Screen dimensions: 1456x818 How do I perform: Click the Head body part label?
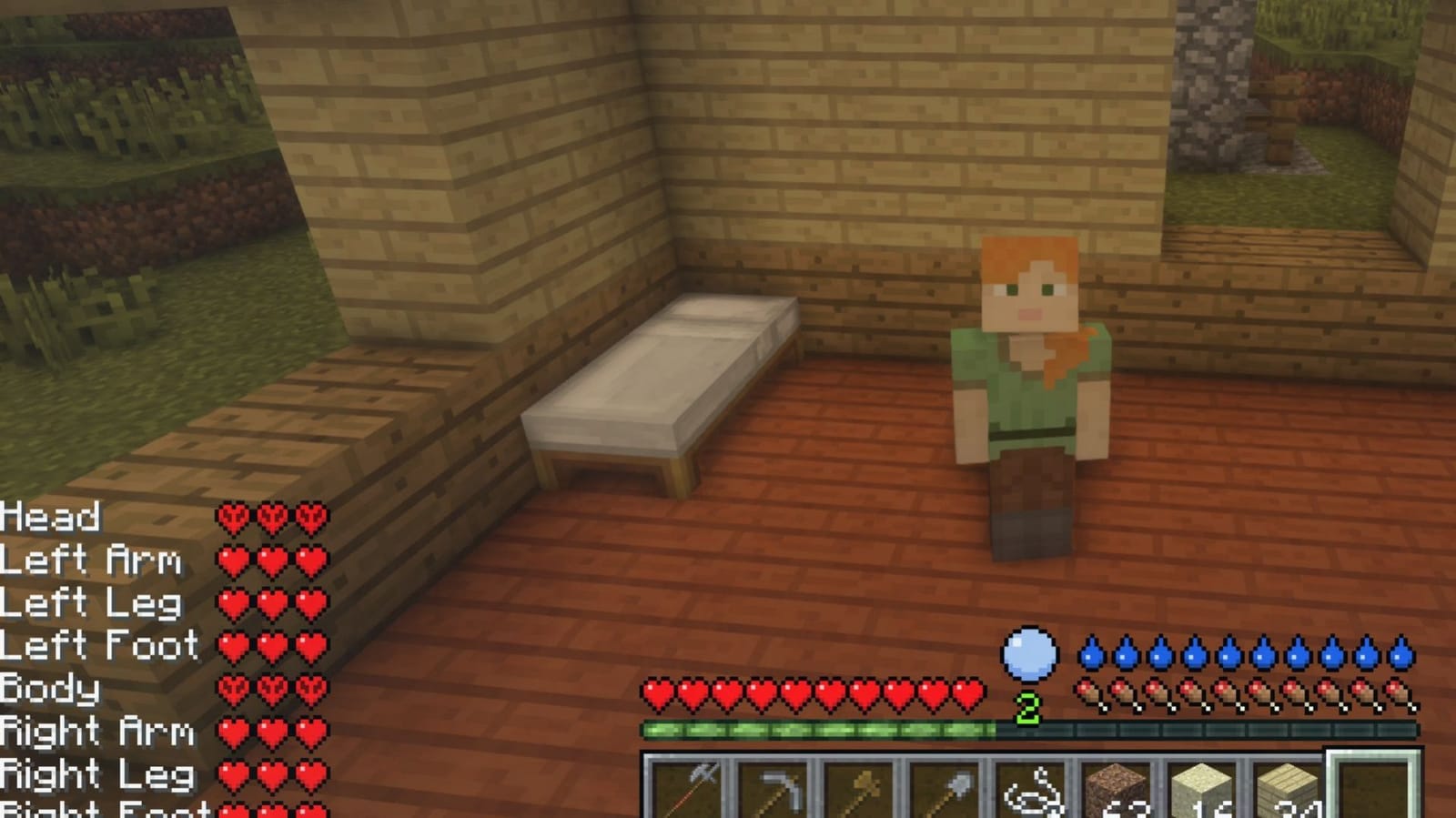(52, 517)
